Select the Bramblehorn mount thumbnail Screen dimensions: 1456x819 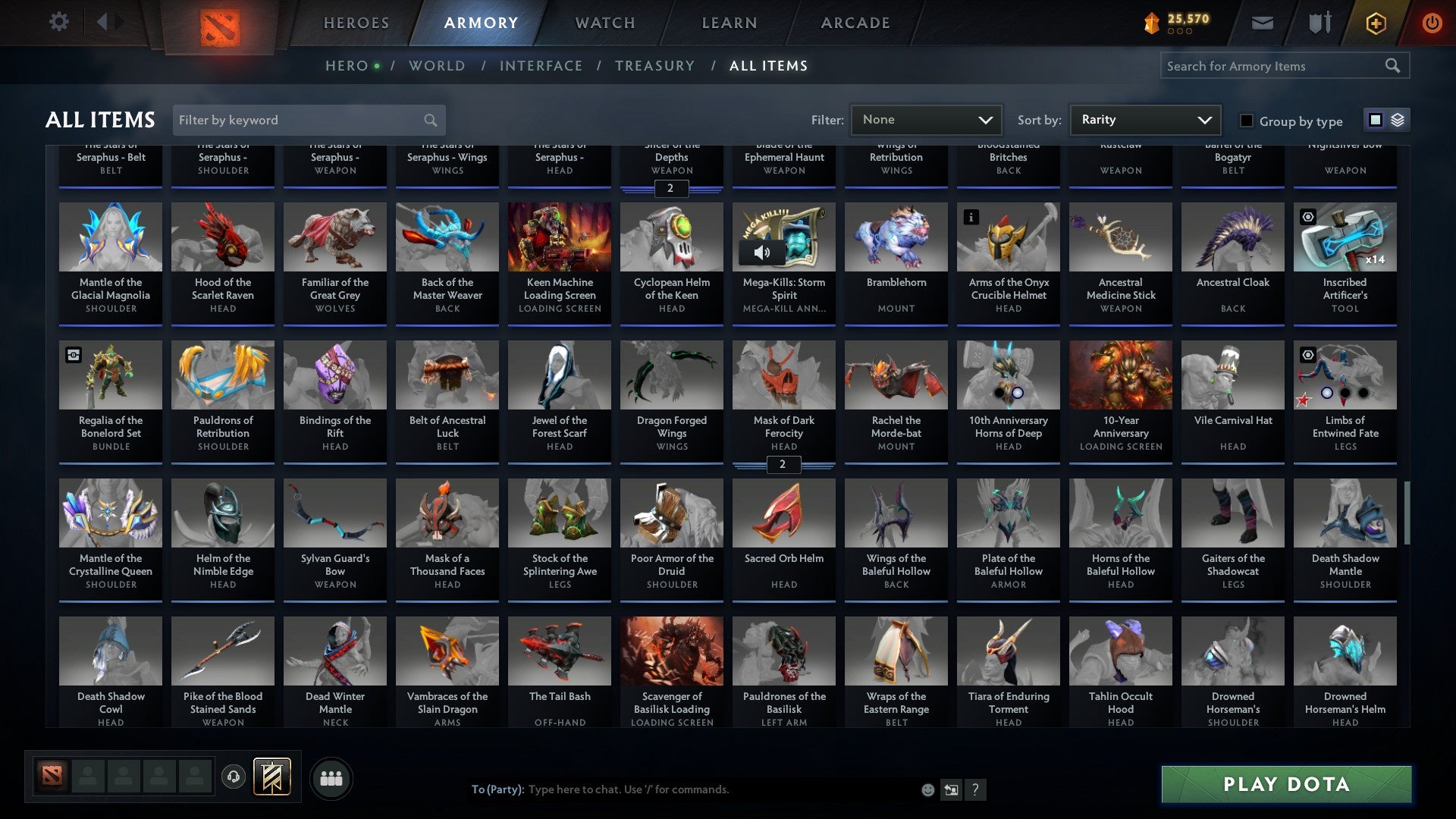pos(896,237)
